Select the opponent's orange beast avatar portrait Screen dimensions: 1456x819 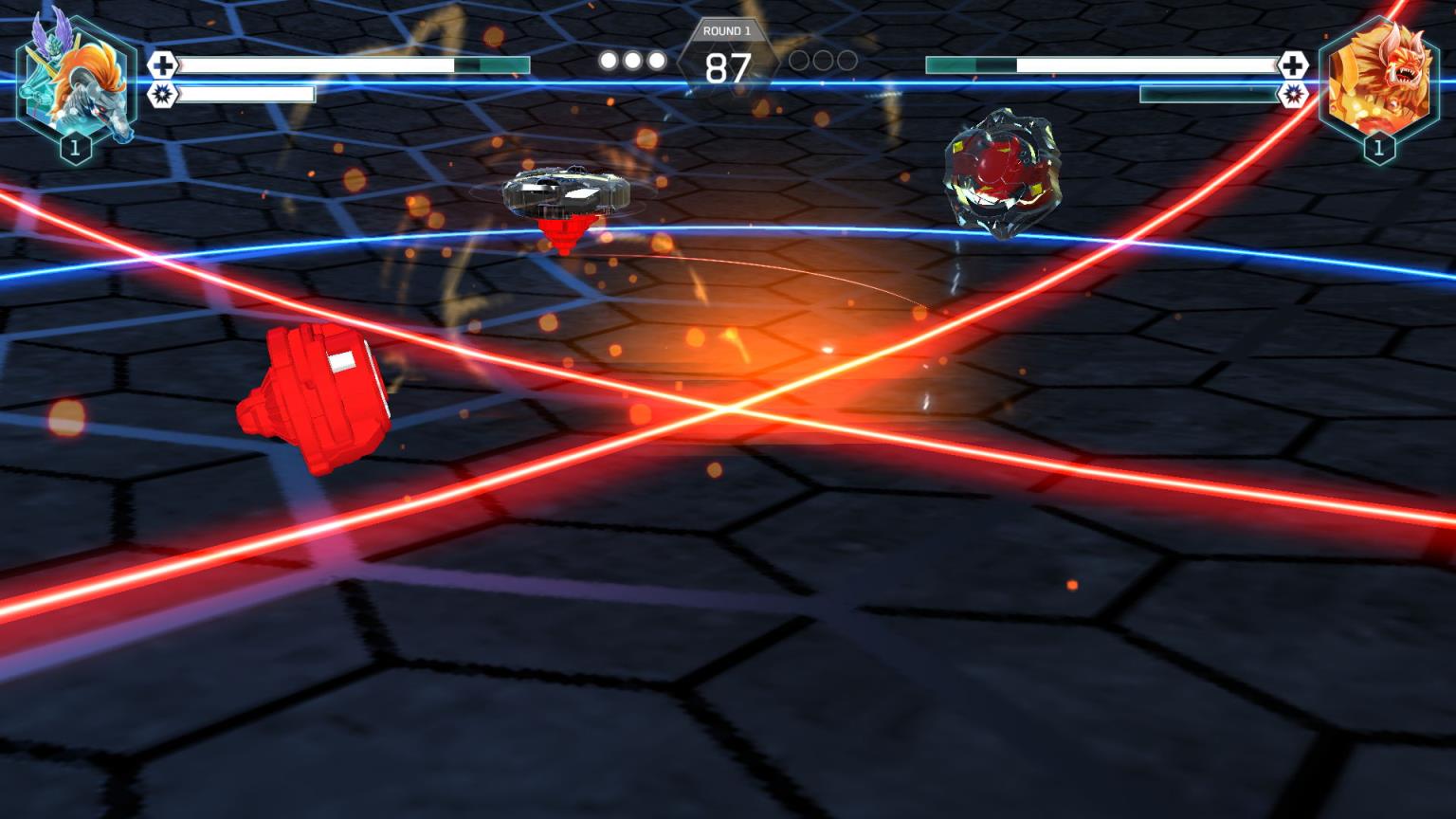coord(1378,81)
